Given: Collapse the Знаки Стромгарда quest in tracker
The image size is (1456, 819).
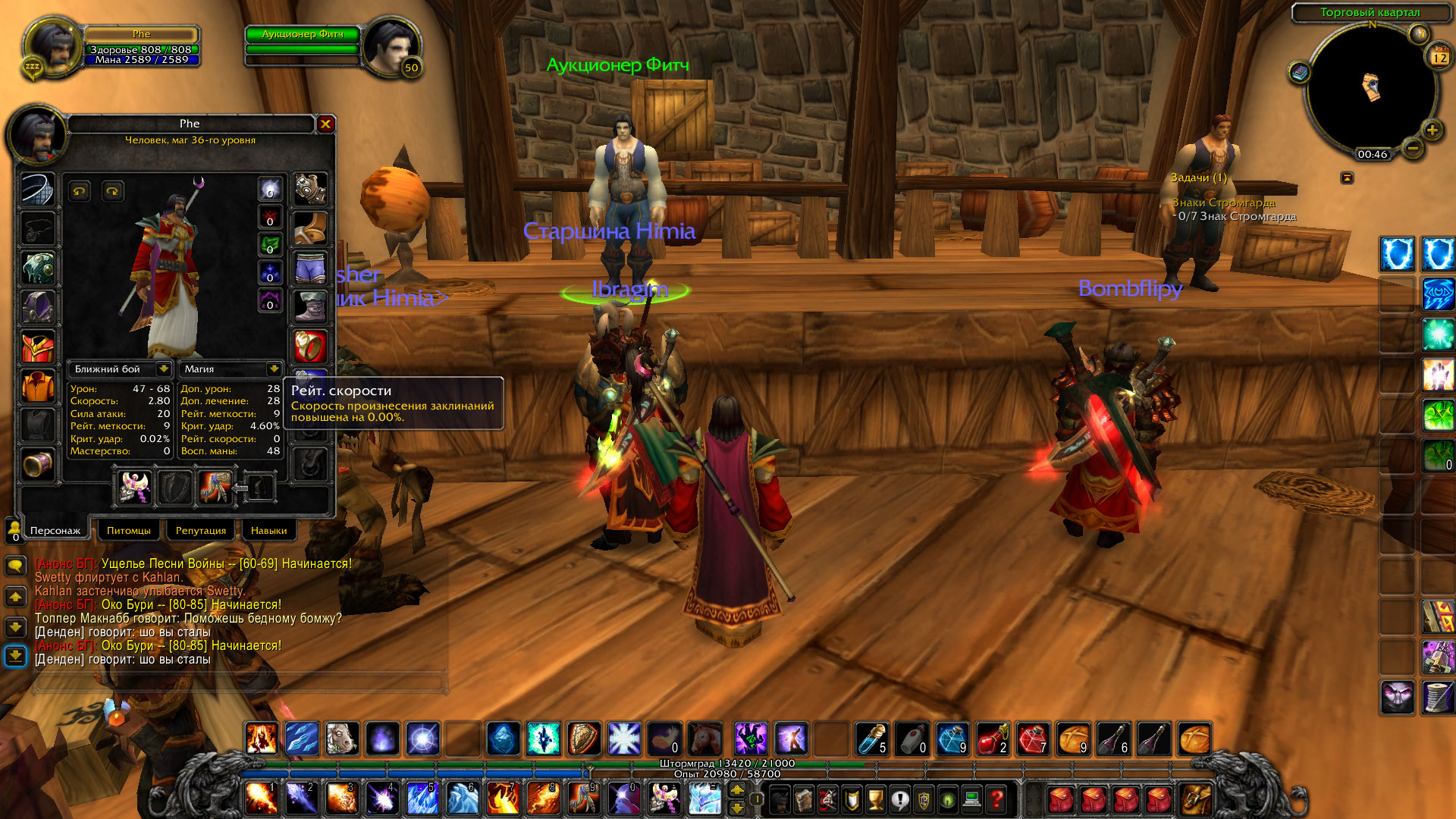Looking at the screenshot, I should (1225, 203).
